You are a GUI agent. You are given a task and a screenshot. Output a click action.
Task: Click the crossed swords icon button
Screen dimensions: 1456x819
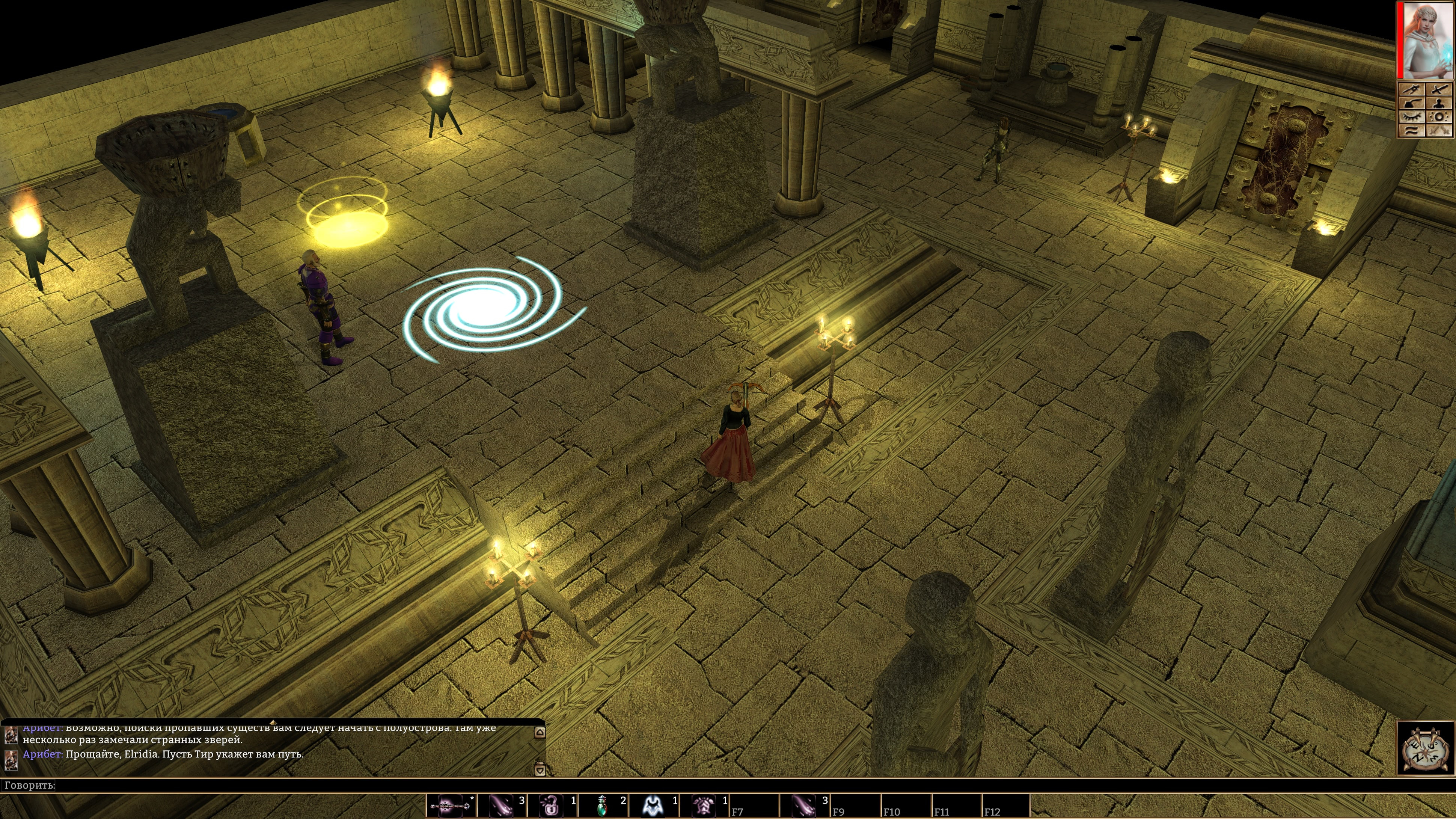click(x=1439, y=131)
